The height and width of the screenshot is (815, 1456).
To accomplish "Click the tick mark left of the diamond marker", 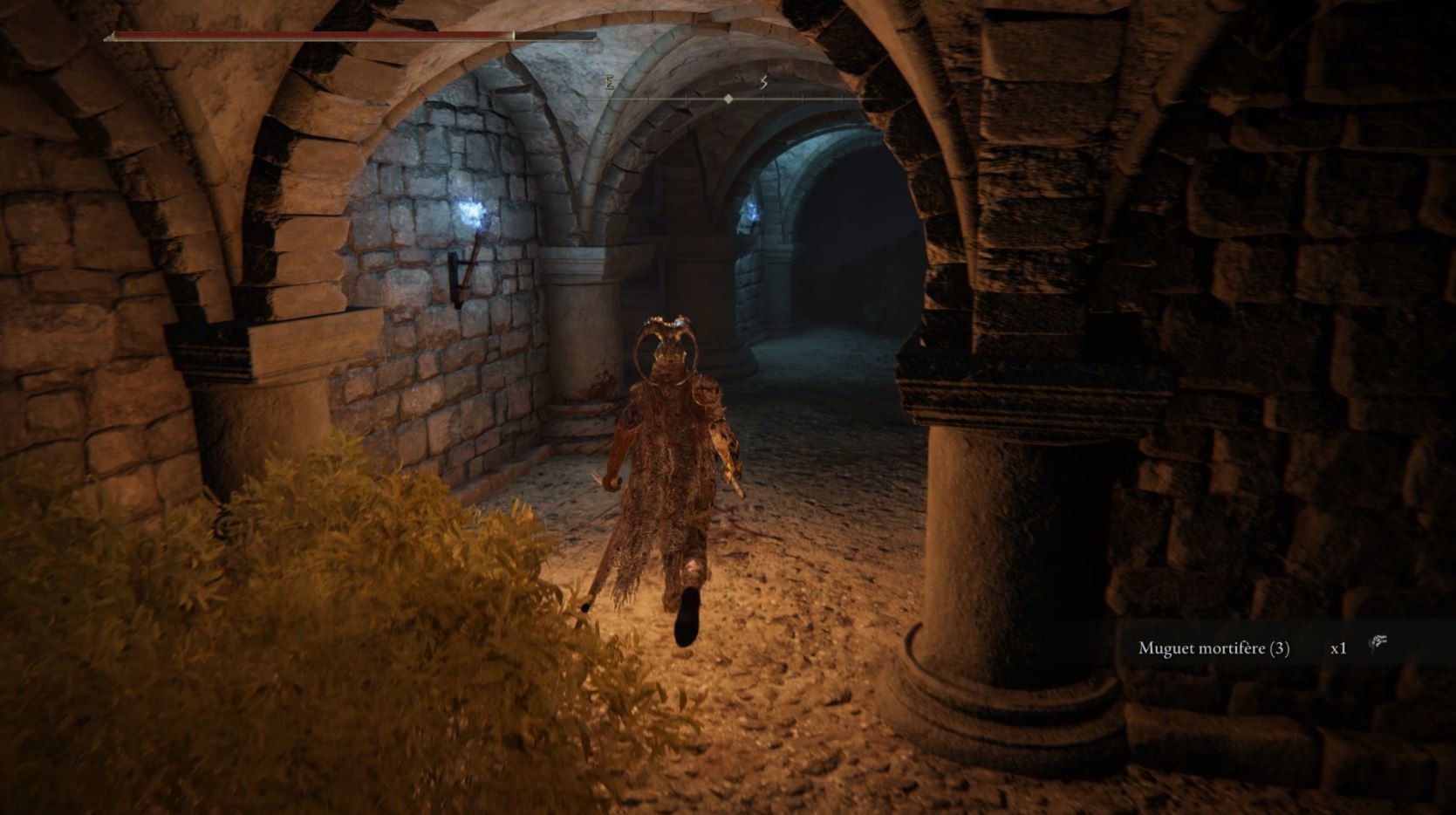I will tap(687, 99).
